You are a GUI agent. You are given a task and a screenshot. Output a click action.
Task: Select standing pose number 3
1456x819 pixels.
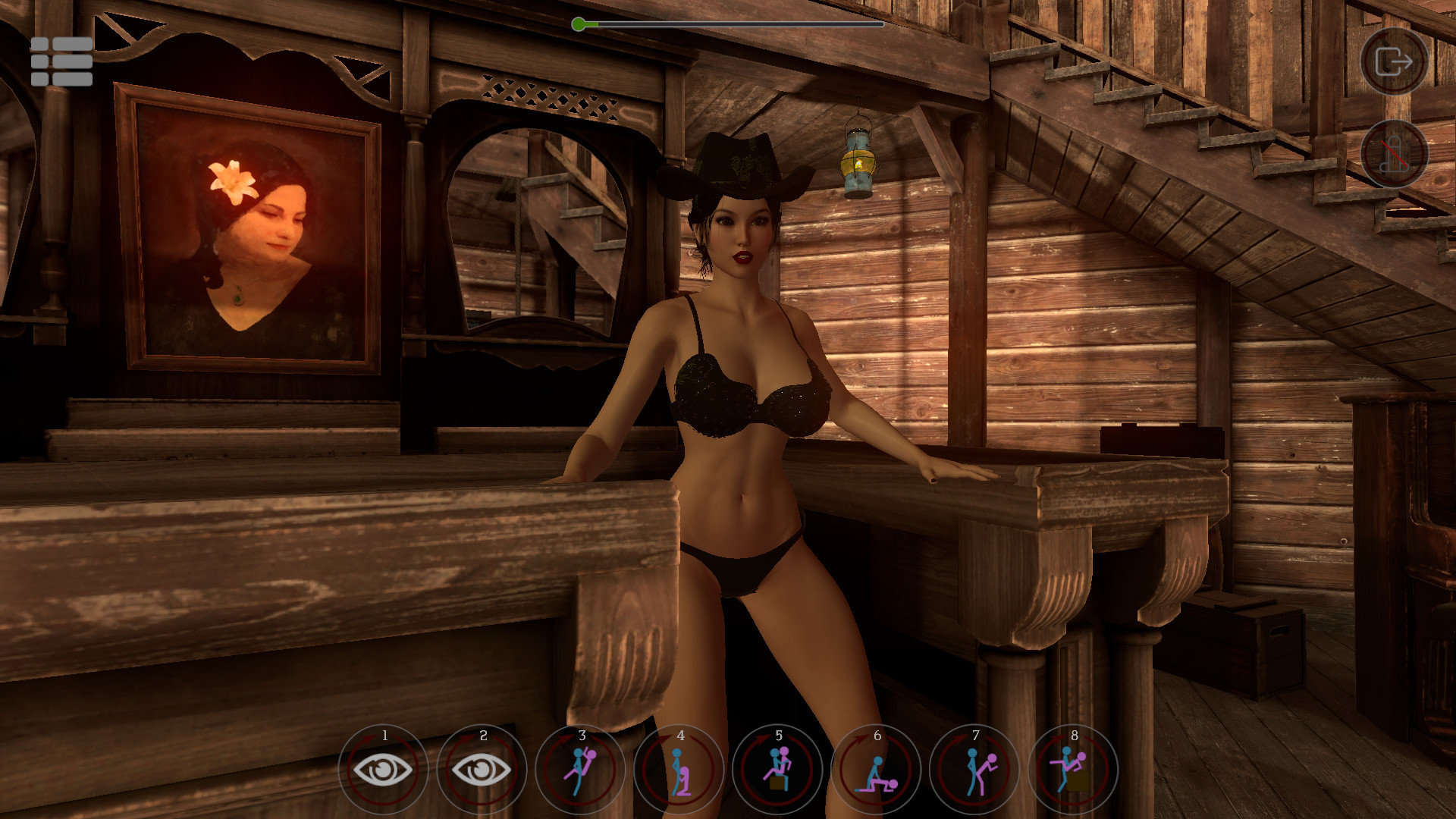581,768
